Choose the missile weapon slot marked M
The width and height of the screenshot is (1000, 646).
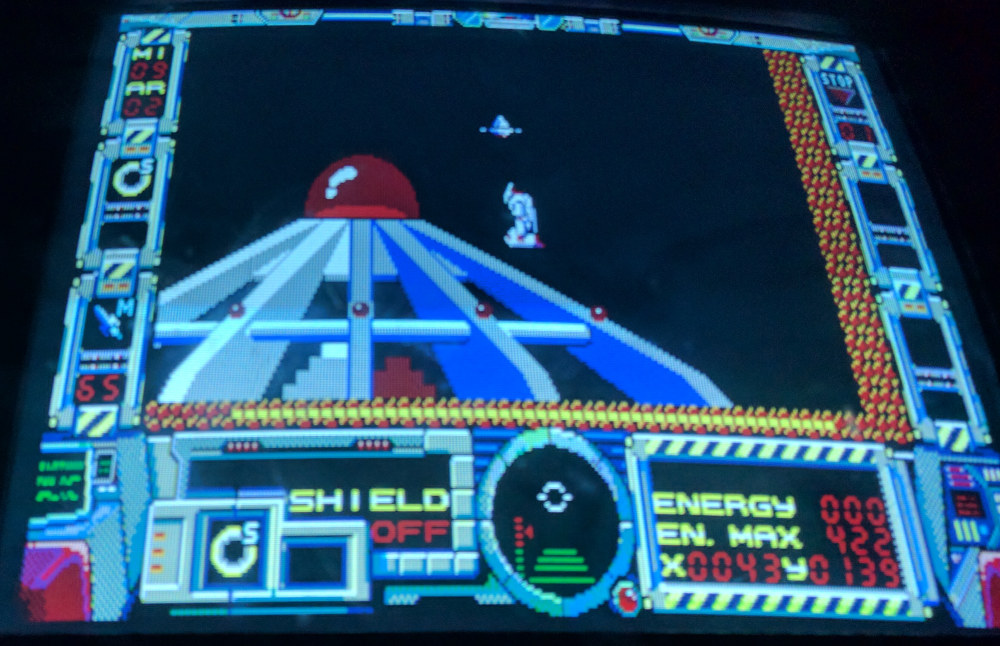tap(112, 320)
